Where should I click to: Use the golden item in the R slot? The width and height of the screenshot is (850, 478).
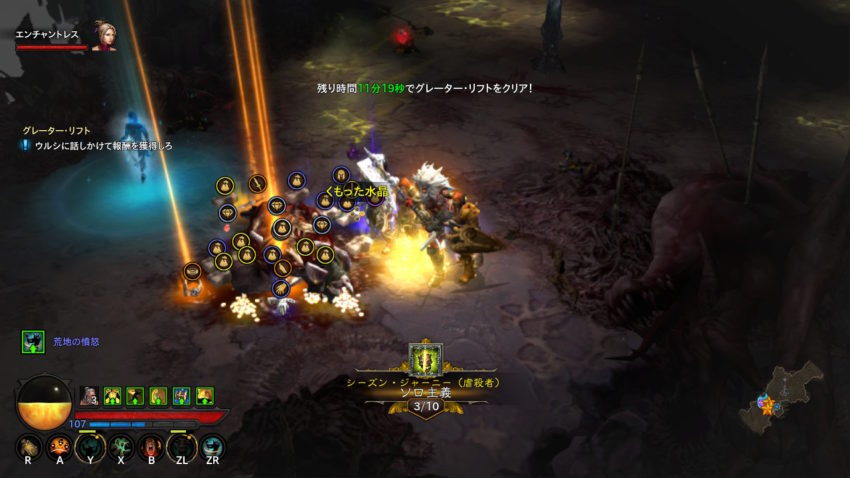[29, 446]
